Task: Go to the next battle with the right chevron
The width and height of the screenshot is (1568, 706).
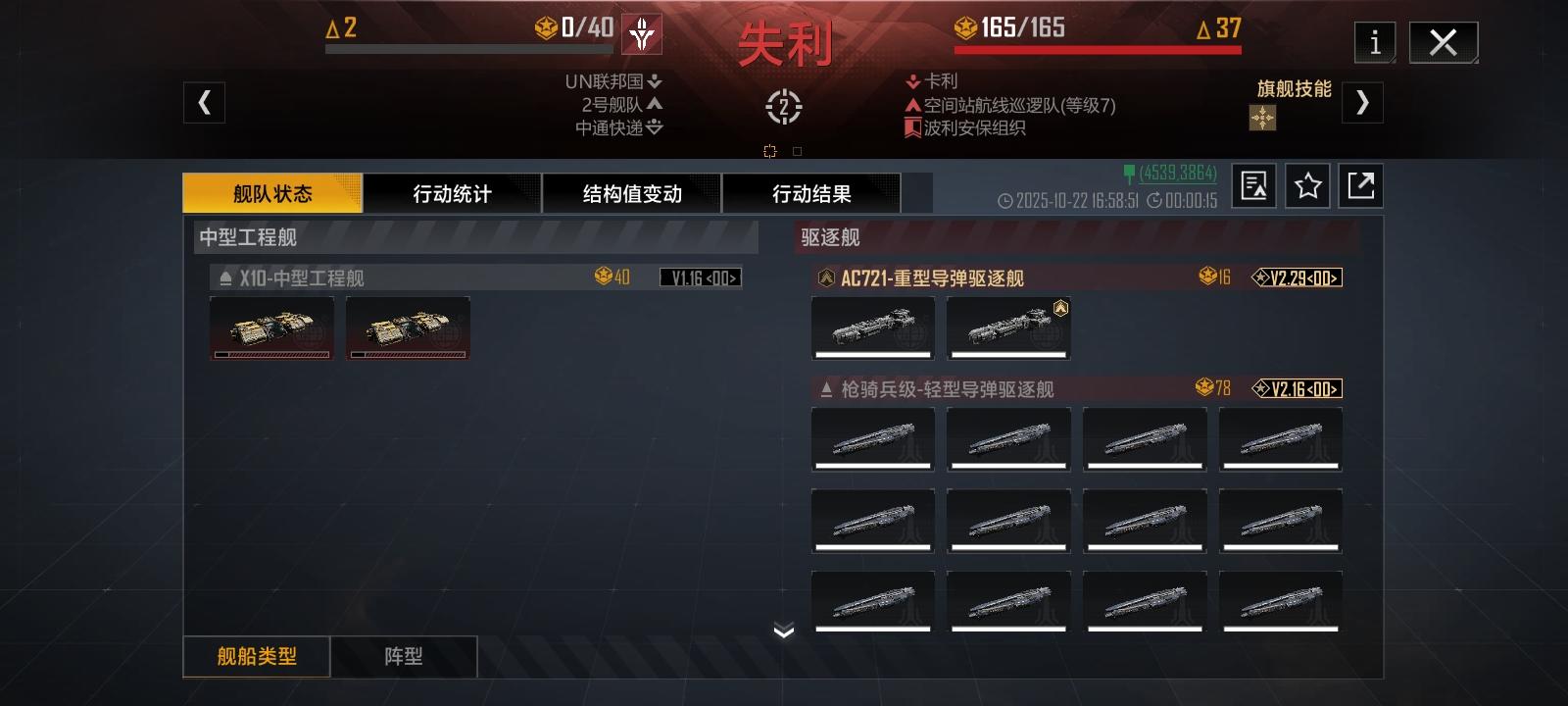Action: click(1363, 102)
